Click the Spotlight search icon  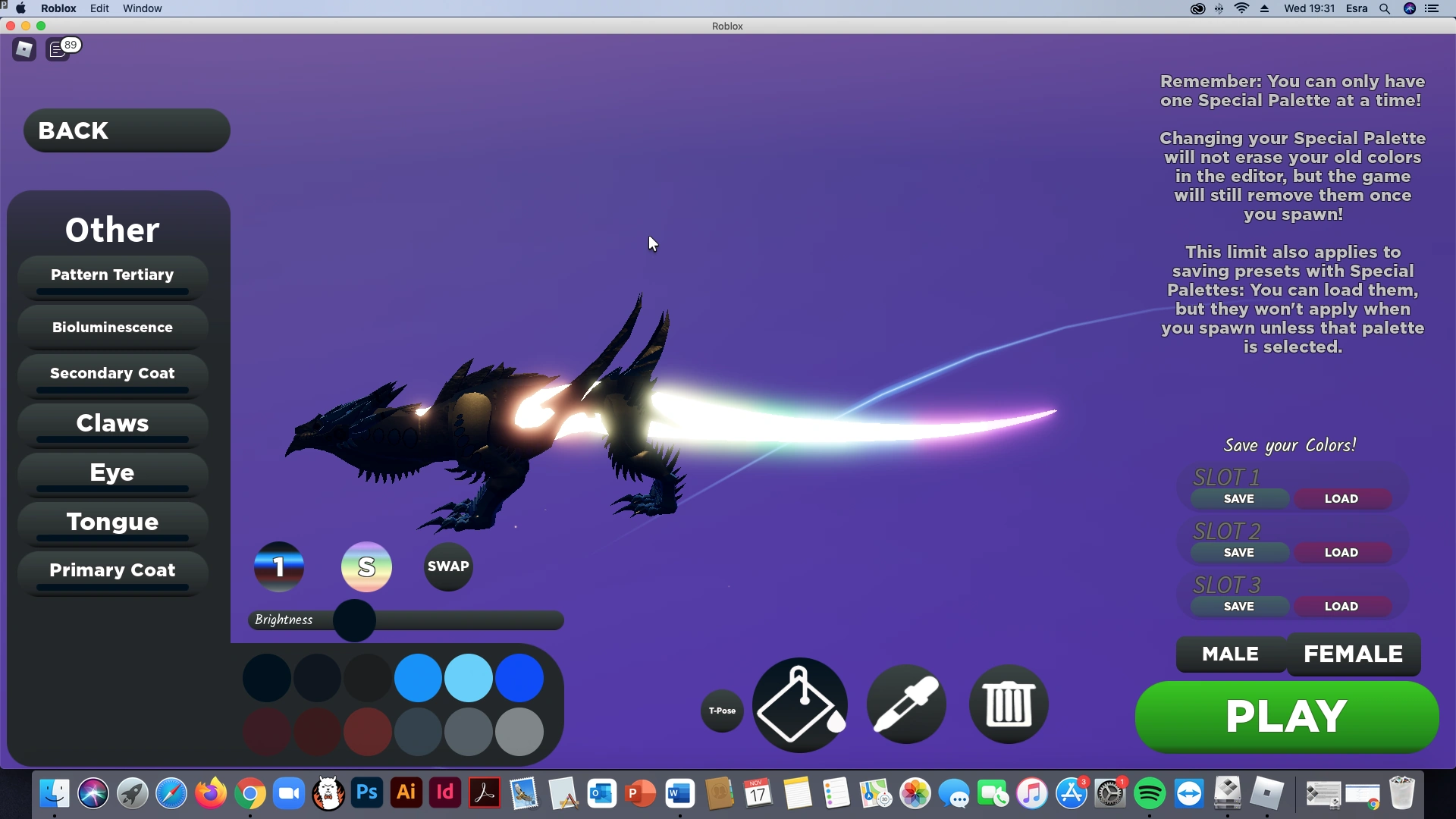pyautogui.click(x=1384, y=8)
